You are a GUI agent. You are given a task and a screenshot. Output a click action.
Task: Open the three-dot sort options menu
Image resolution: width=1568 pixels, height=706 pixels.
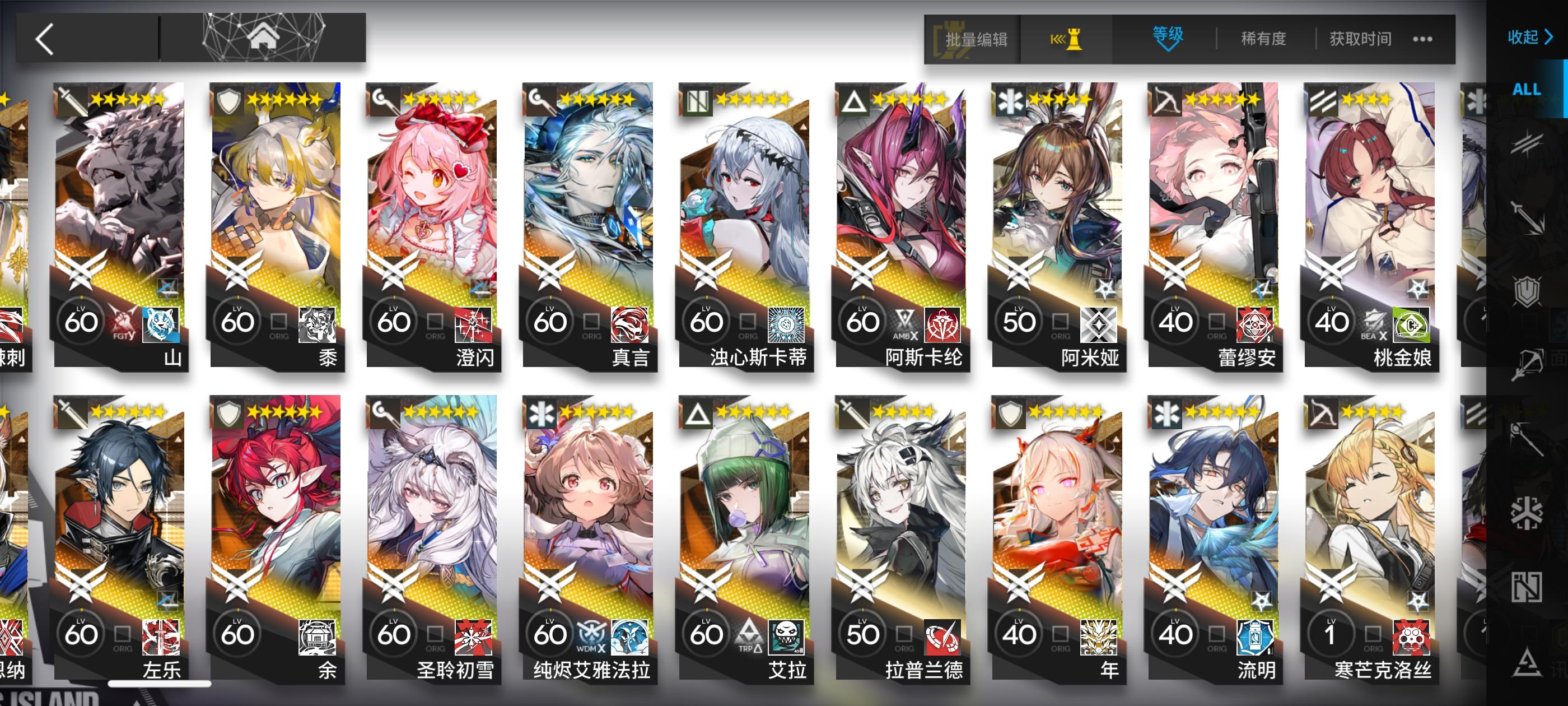(x=1422, y=38)
